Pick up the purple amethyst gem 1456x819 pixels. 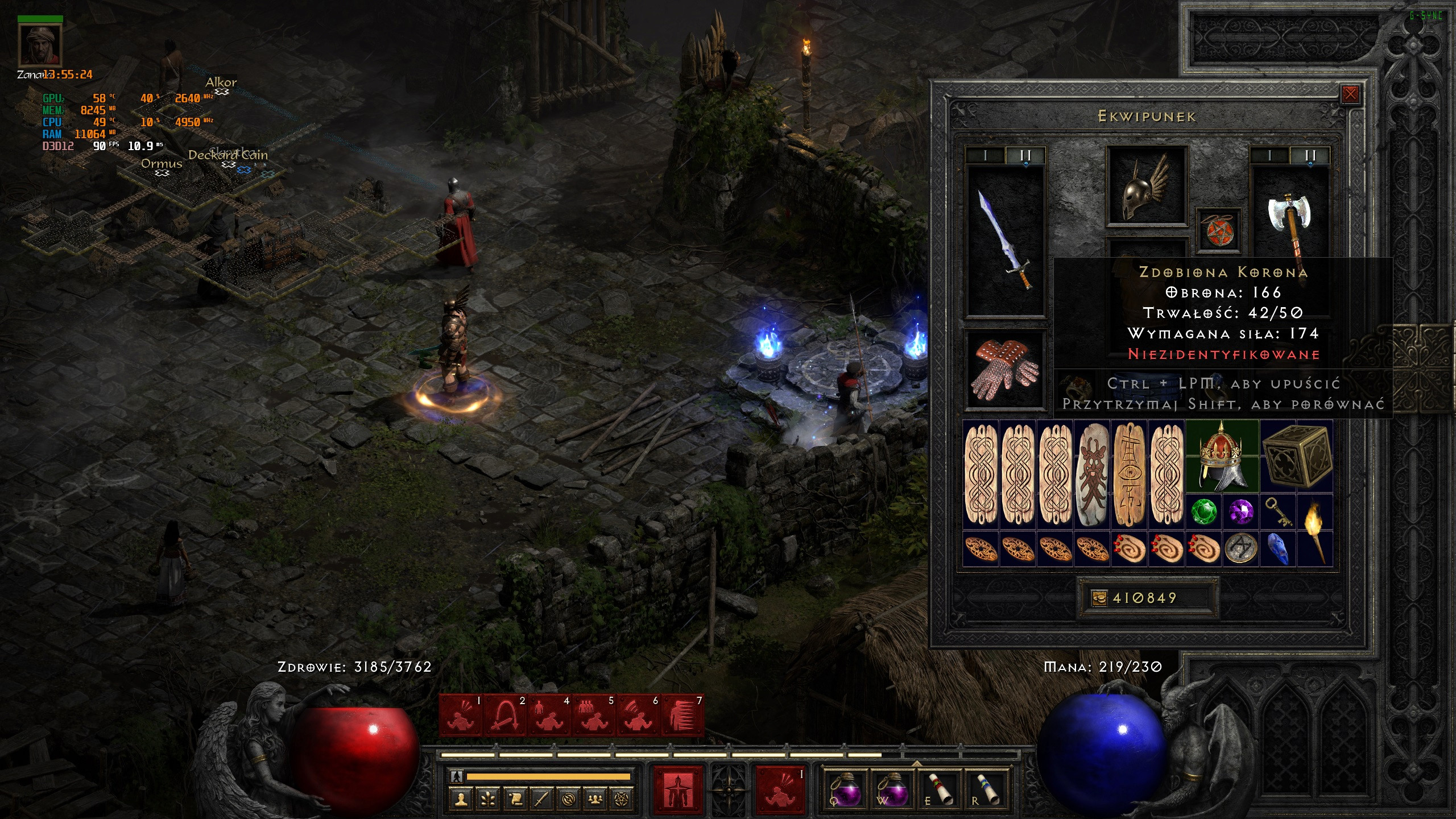[x=1240, y=511]
